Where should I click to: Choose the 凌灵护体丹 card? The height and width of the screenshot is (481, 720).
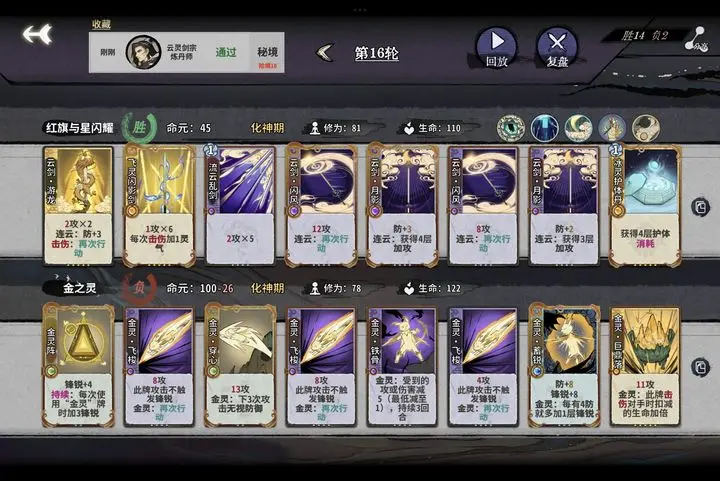click(645, 205)
